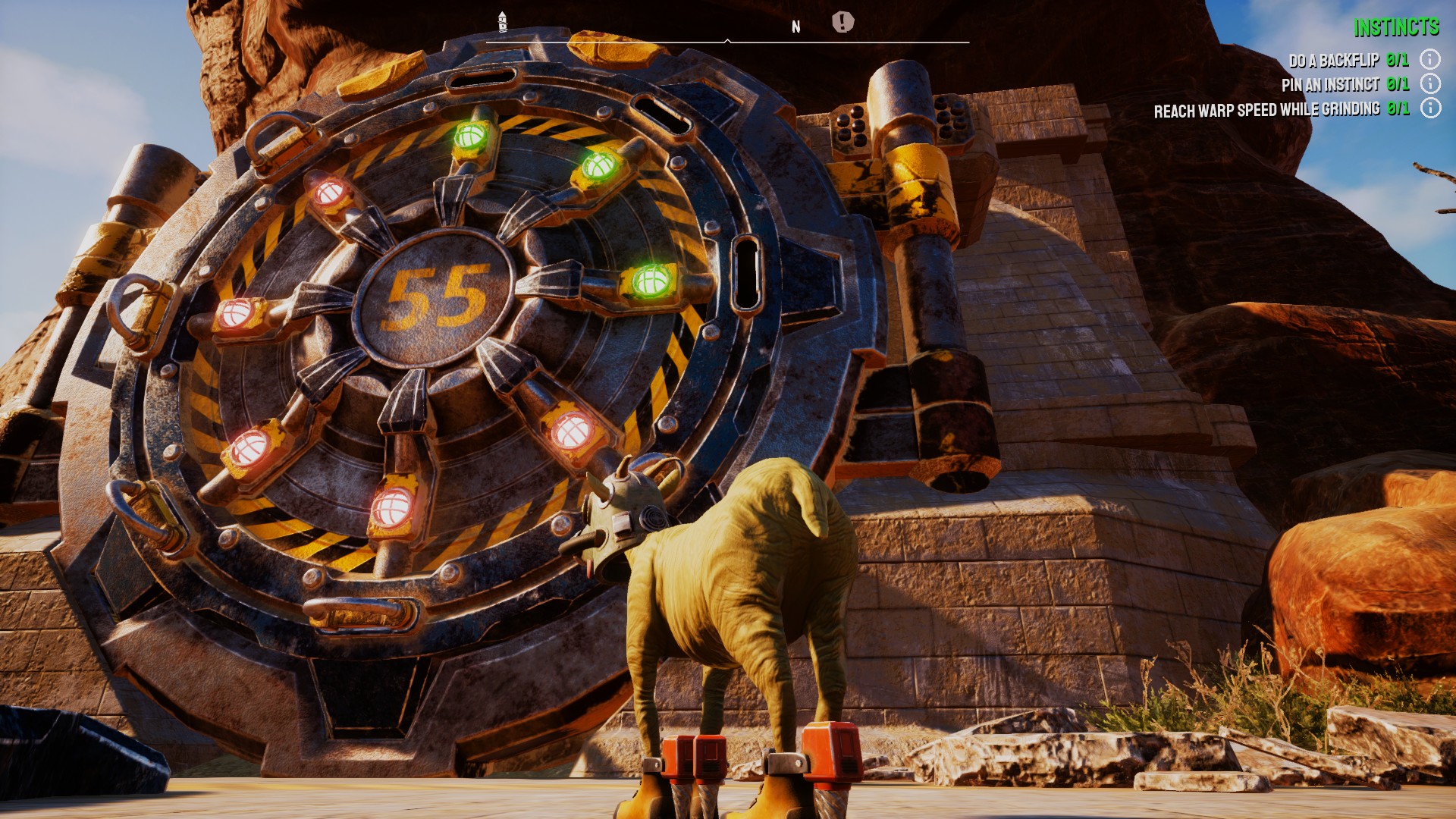The width and height of the screenshot is (1456, 819).
Task: Select the tower landmark icon on the compass bar
Action: tap(502, 21)
